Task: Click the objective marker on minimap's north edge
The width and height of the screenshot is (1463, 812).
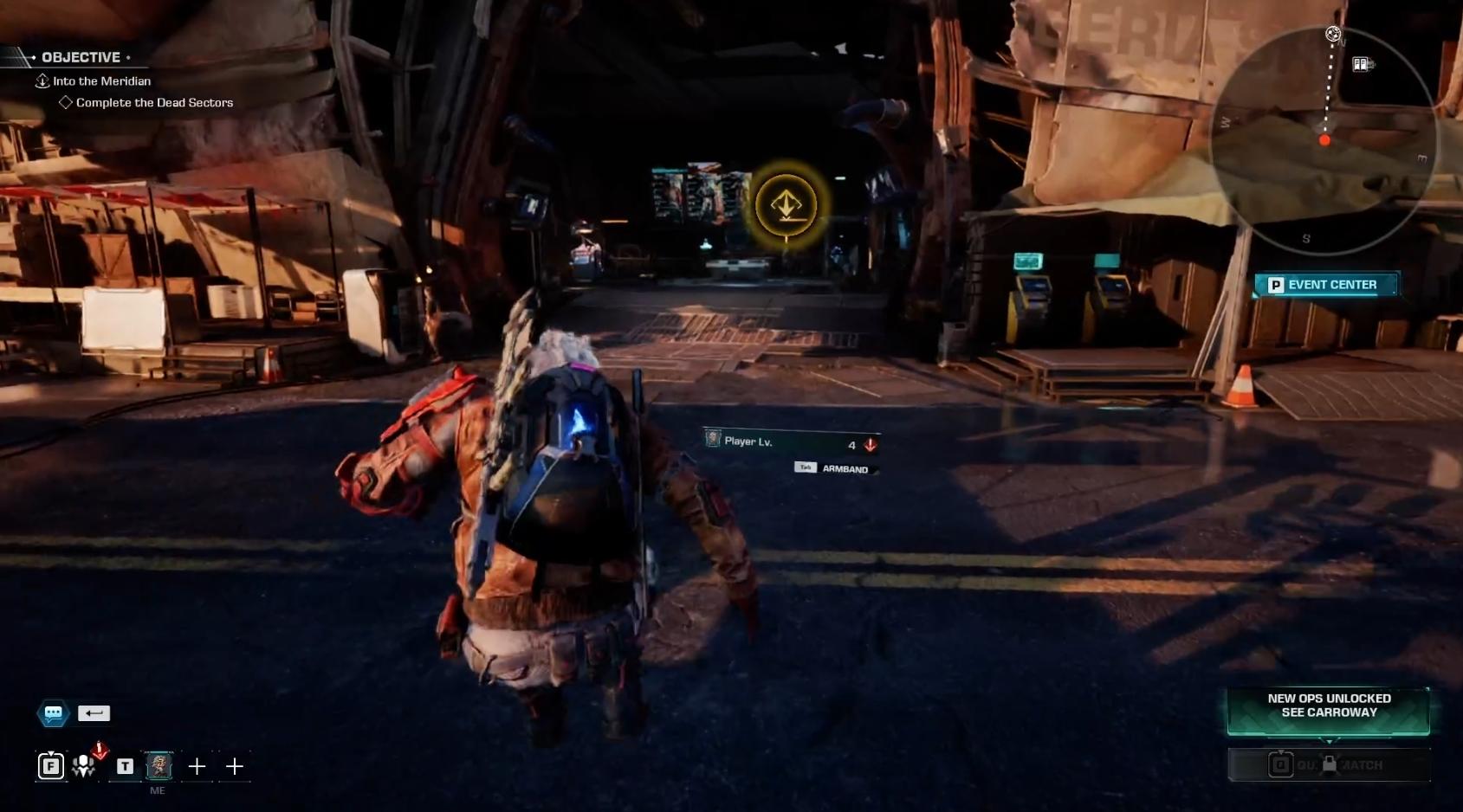Action: (x=1333, y=35)
